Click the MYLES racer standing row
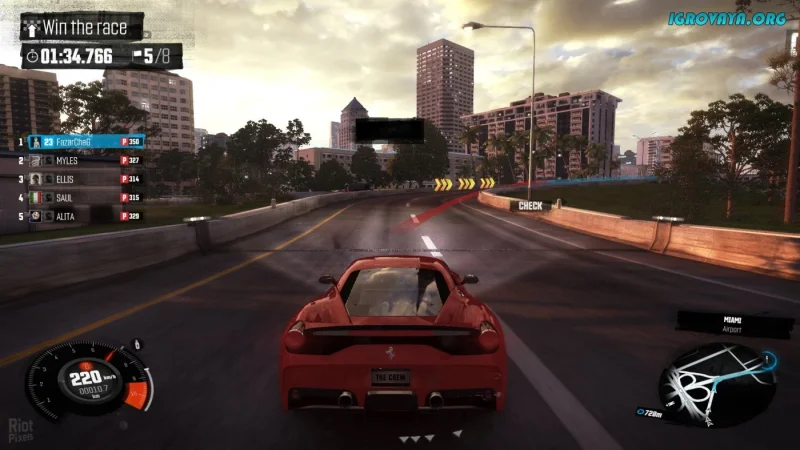The height and width of the screenshot is (450, 800). click(86, 160)
